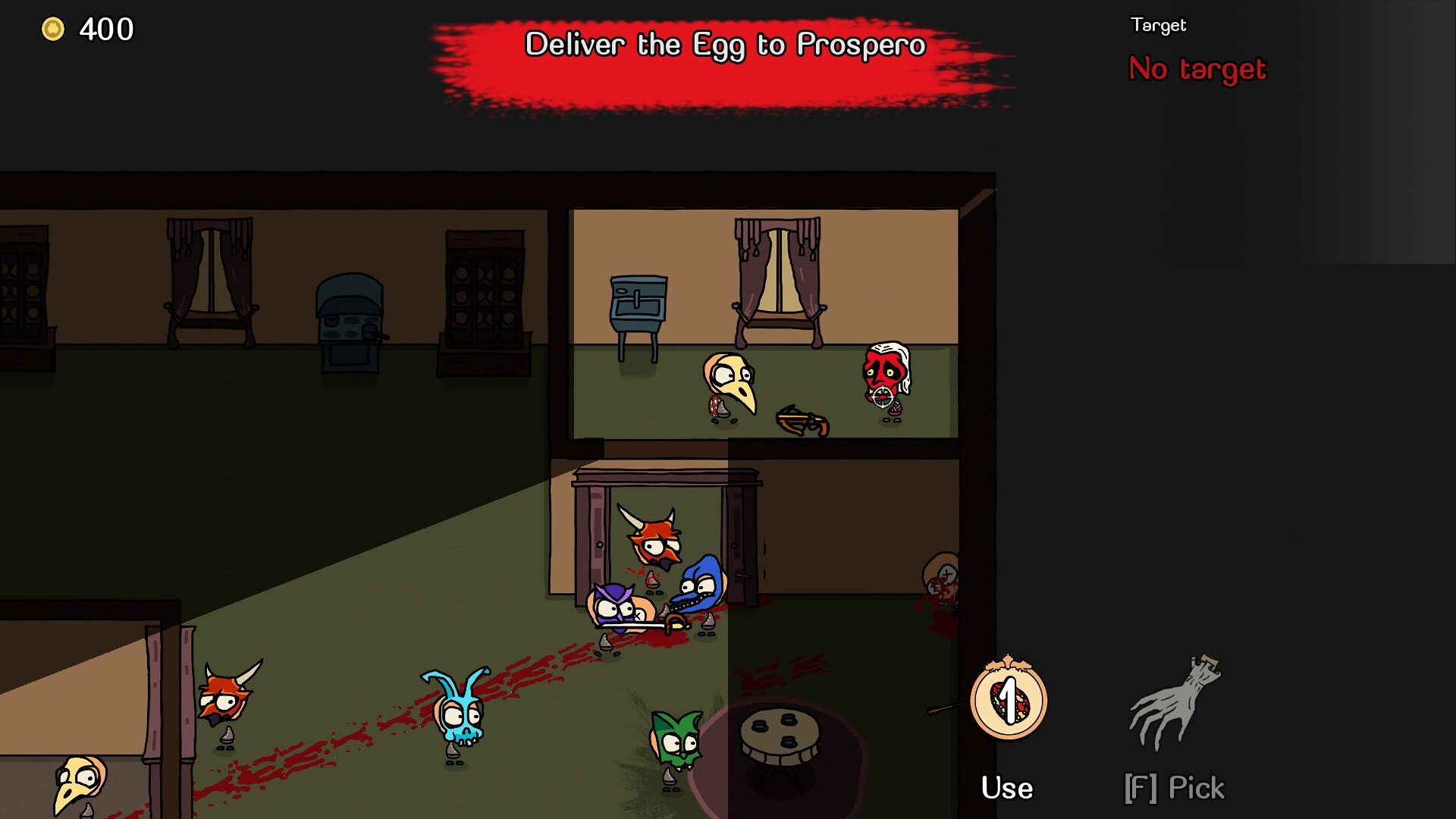Click the crossbow lying on the floor
1456x819 pixels.
(x=802, y=417)
